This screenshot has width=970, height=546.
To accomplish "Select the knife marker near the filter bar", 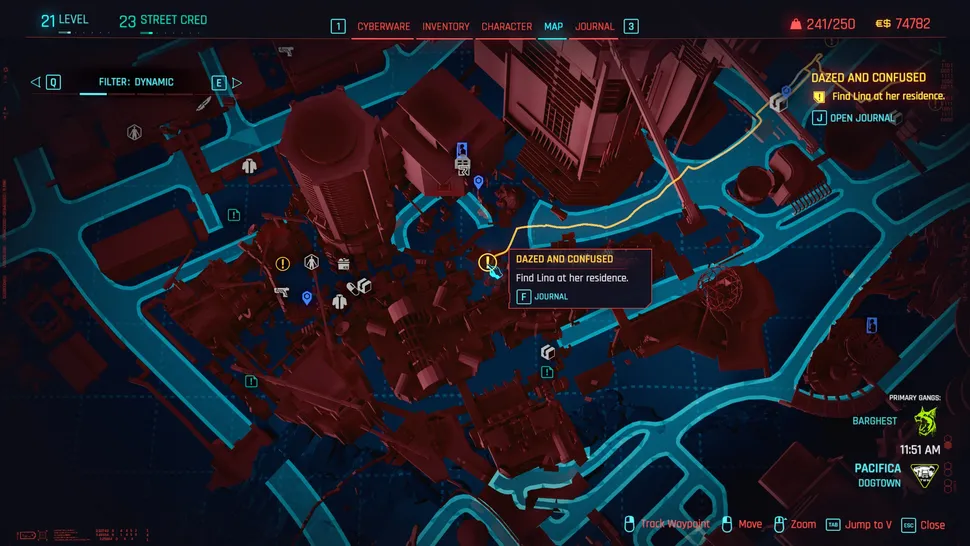I will click(203, 103).
